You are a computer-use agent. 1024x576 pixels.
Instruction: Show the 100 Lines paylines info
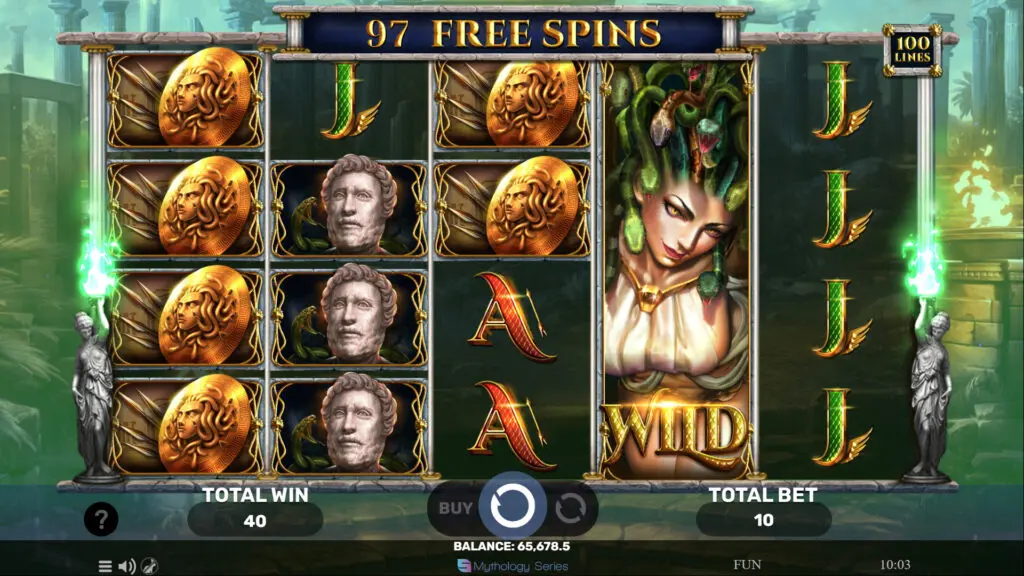click(x=912, y=51)
